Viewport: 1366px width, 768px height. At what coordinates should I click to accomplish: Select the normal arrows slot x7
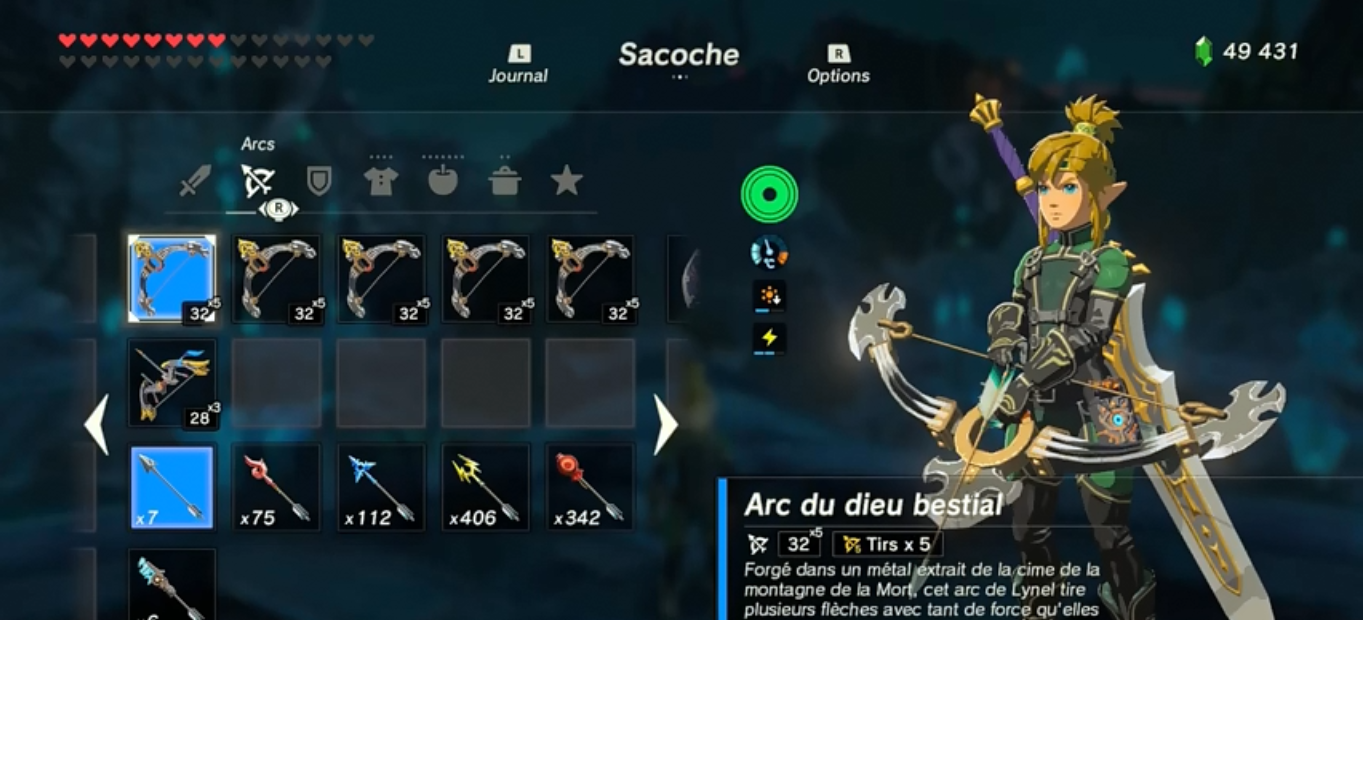click(x=172, y=488)
